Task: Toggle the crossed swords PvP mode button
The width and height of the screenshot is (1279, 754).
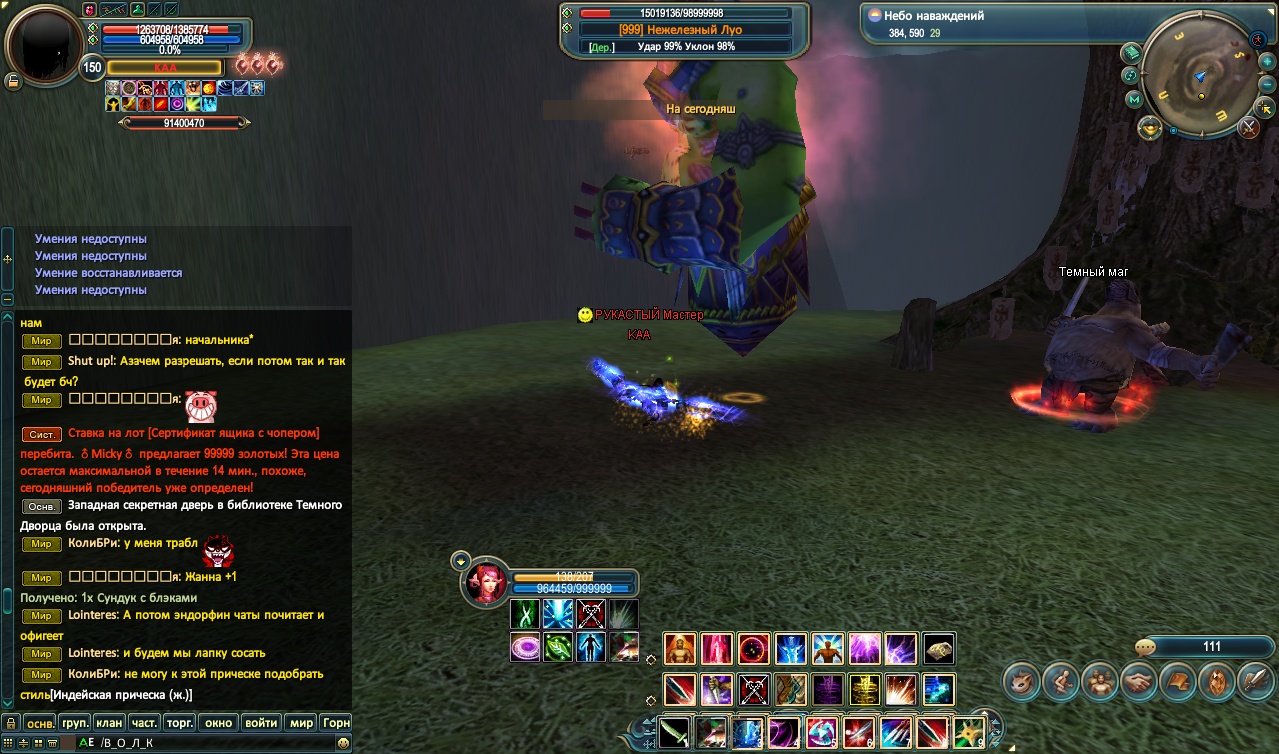Action: pyautogui.click(x=1249, y=127)
